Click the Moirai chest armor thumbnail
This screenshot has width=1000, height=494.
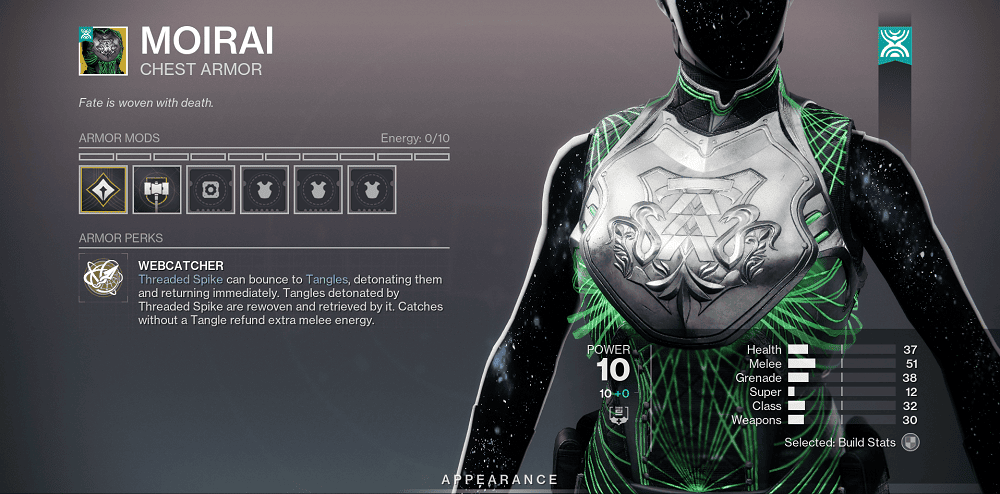[x=103, y=50]
